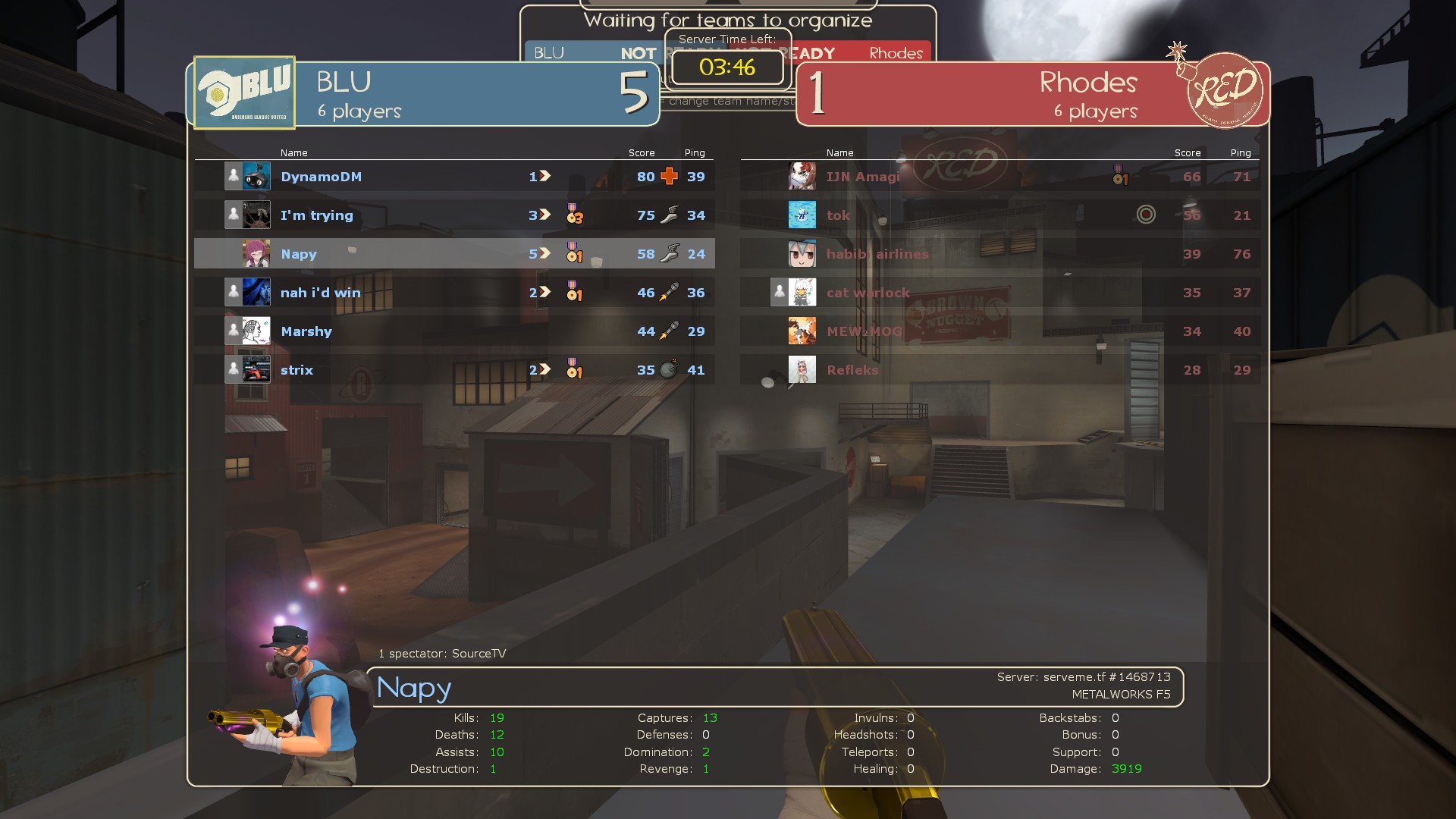The width and height of the screenshot is (1456, 819).
Task: Click the BLU team logo emblem
Action: [x=244, y=93]
